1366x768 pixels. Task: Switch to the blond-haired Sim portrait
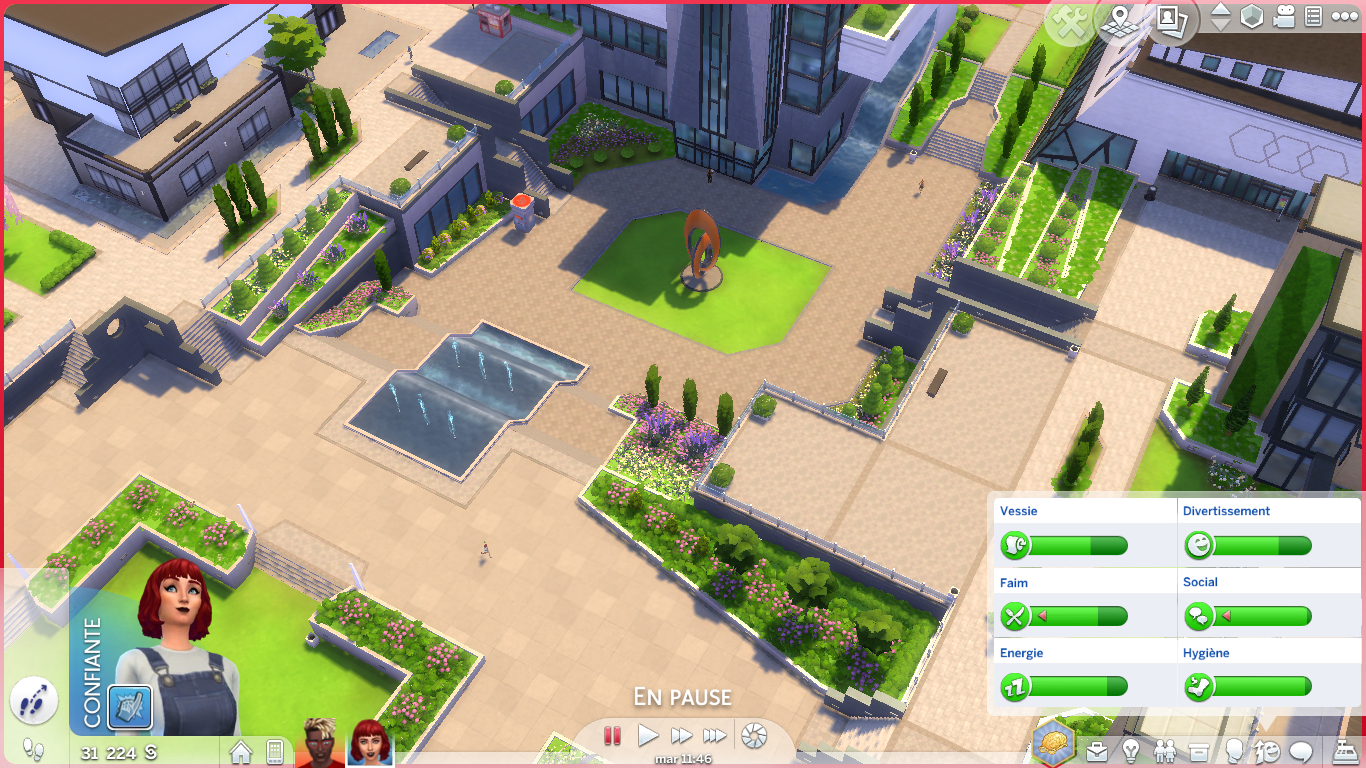click(320, 743)
